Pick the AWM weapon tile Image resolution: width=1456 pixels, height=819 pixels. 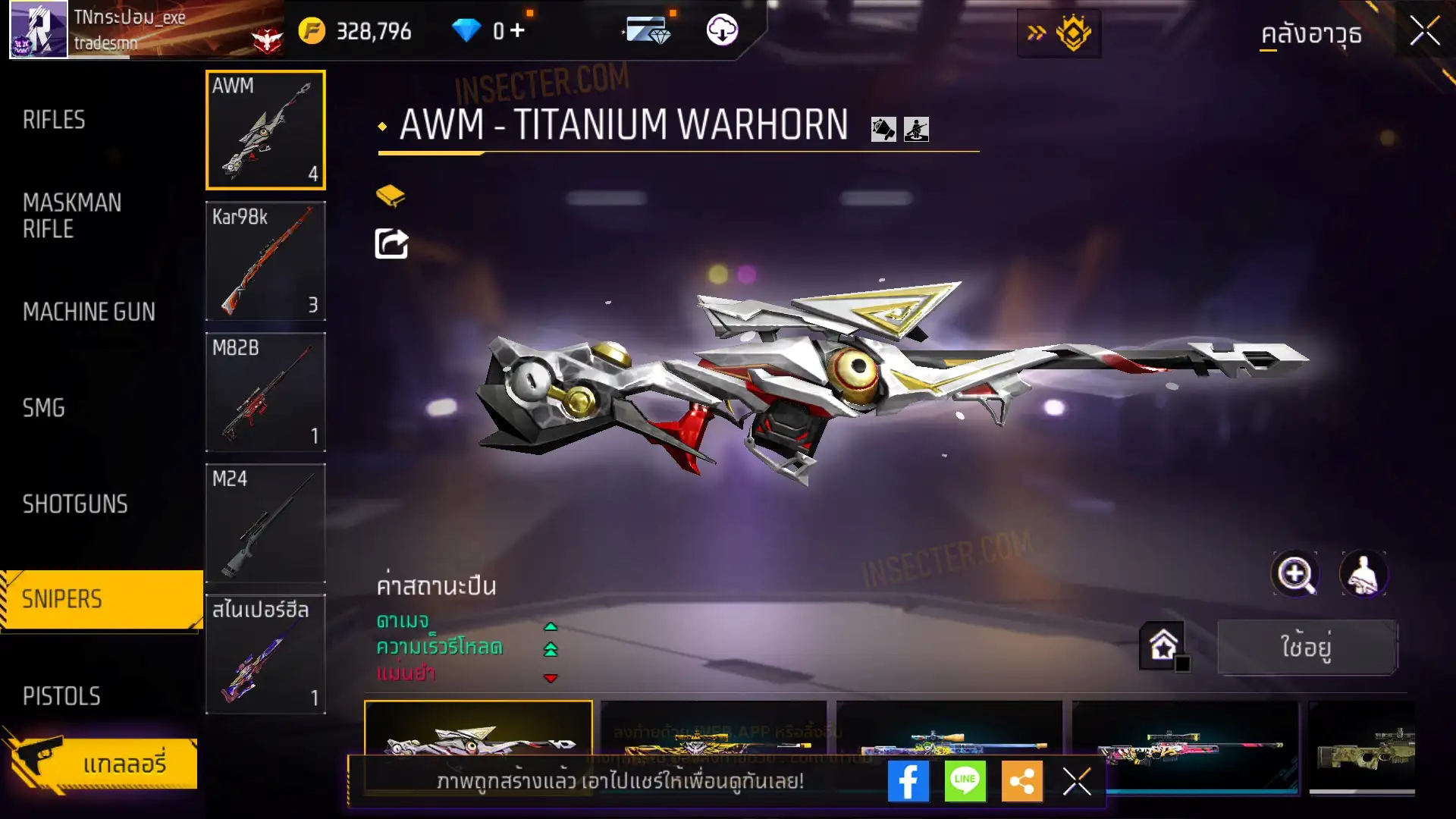[265, 130]
